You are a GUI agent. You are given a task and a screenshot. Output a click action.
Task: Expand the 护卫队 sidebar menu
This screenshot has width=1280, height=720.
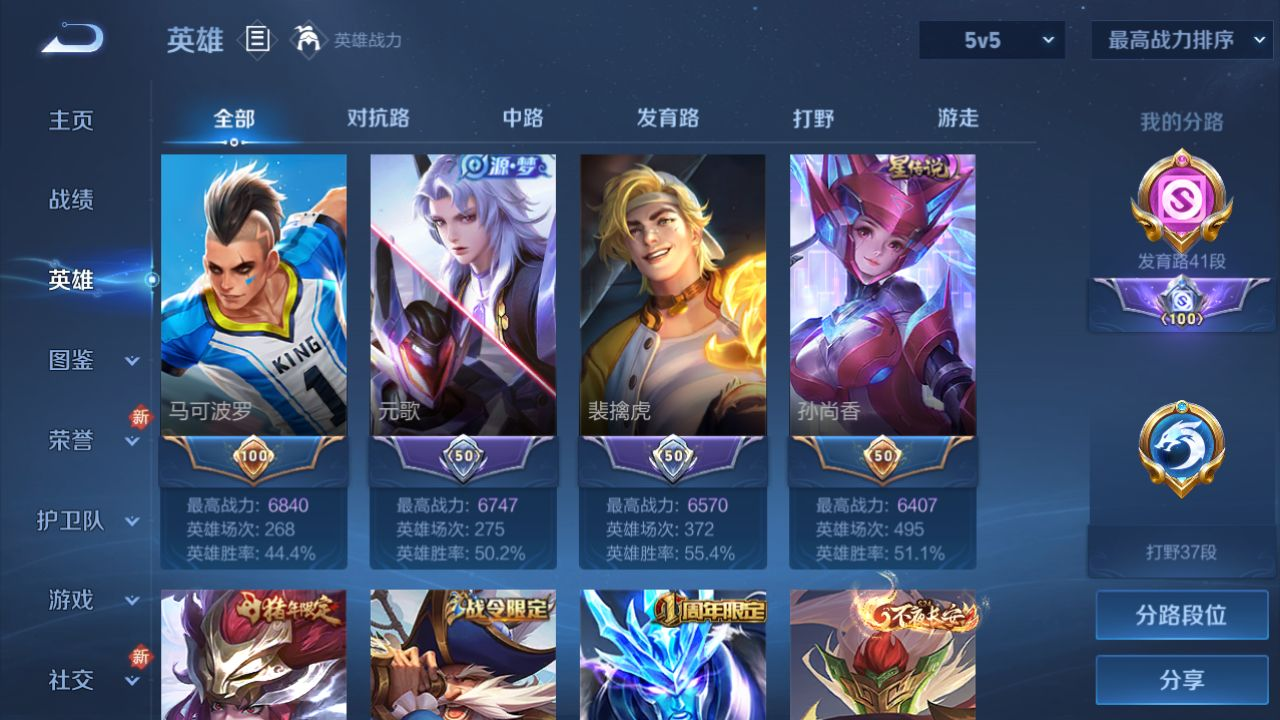90,521
